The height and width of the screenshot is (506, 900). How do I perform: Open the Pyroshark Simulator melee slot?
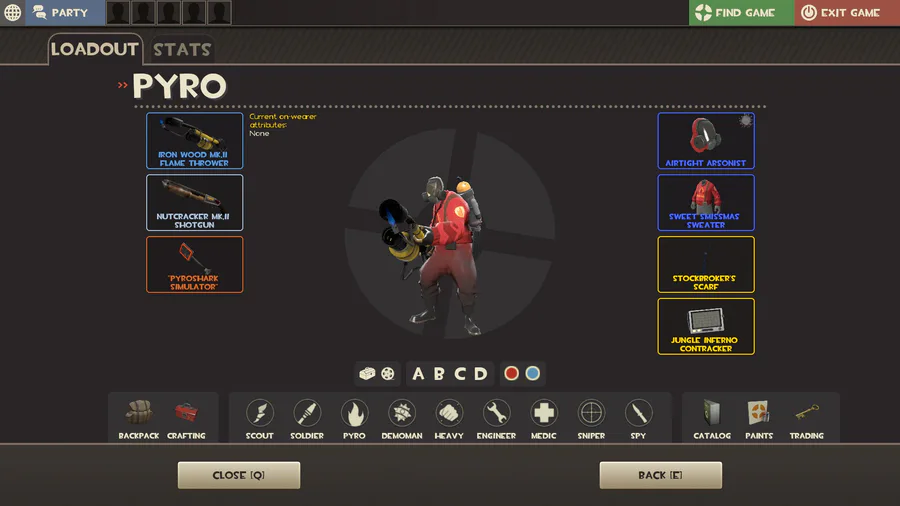194,264
